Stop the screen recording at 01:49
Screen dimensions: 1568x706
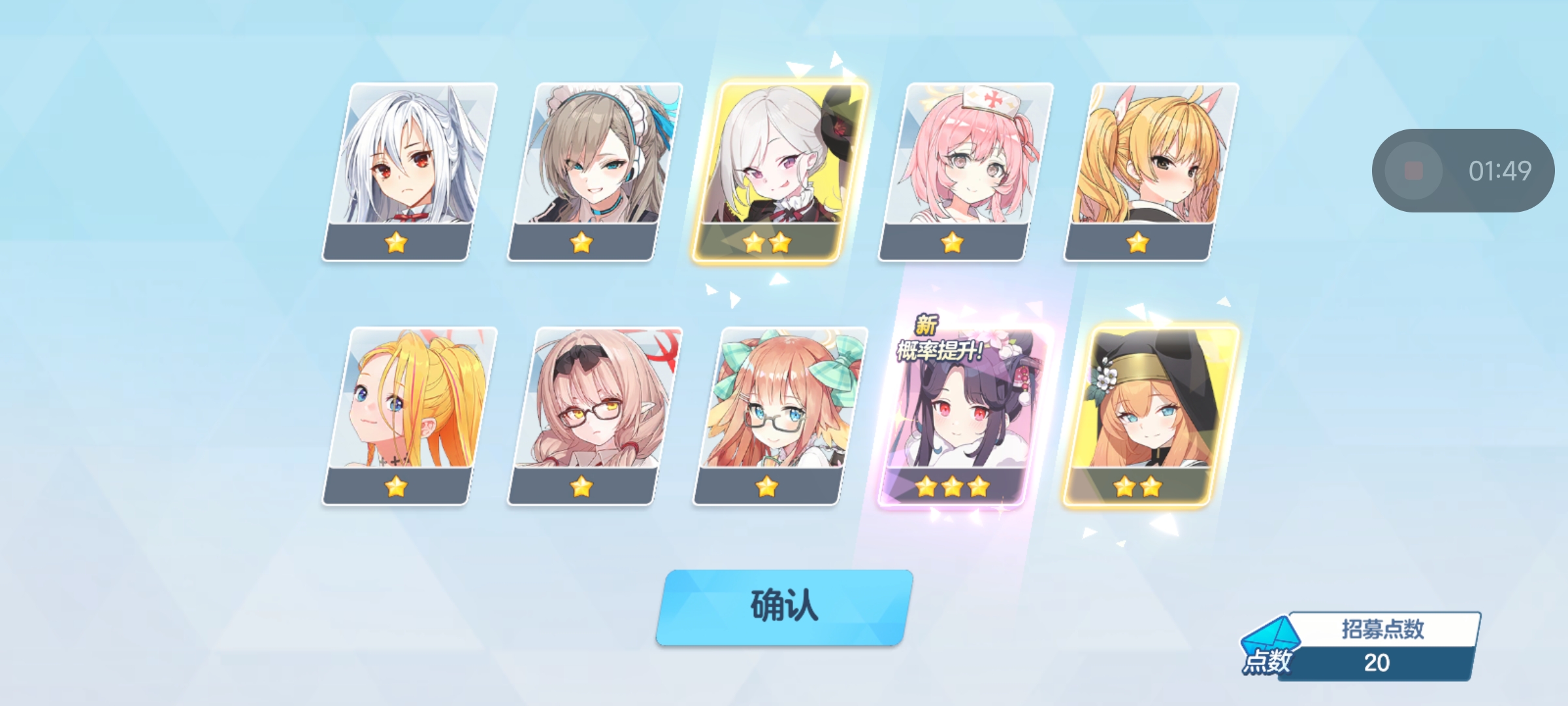[x=1413, y=171]
